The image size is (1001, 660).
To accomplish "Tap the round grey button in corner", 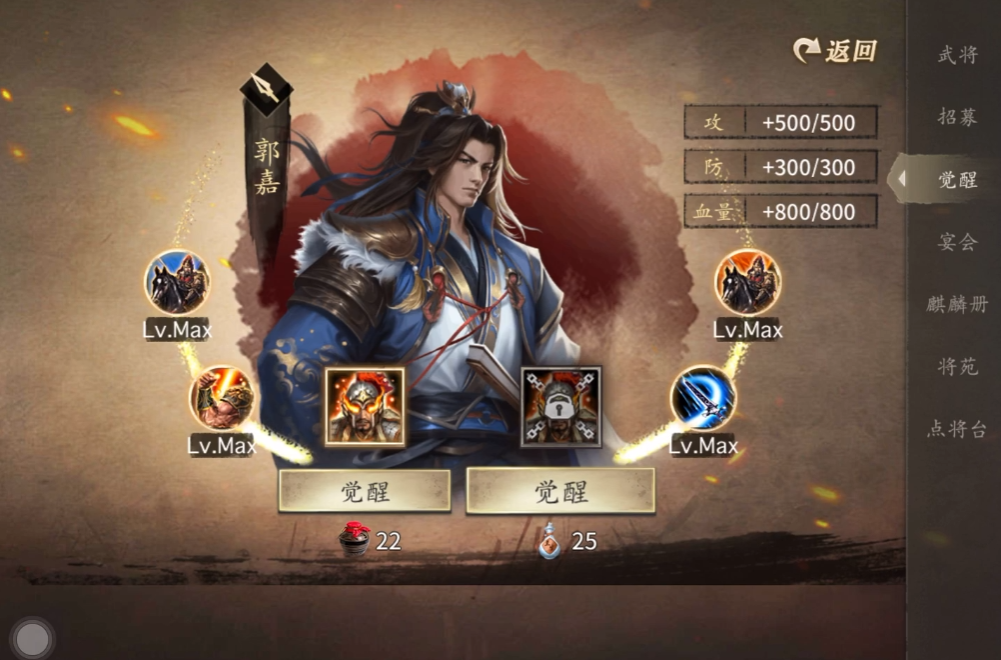I will (33, 638).
